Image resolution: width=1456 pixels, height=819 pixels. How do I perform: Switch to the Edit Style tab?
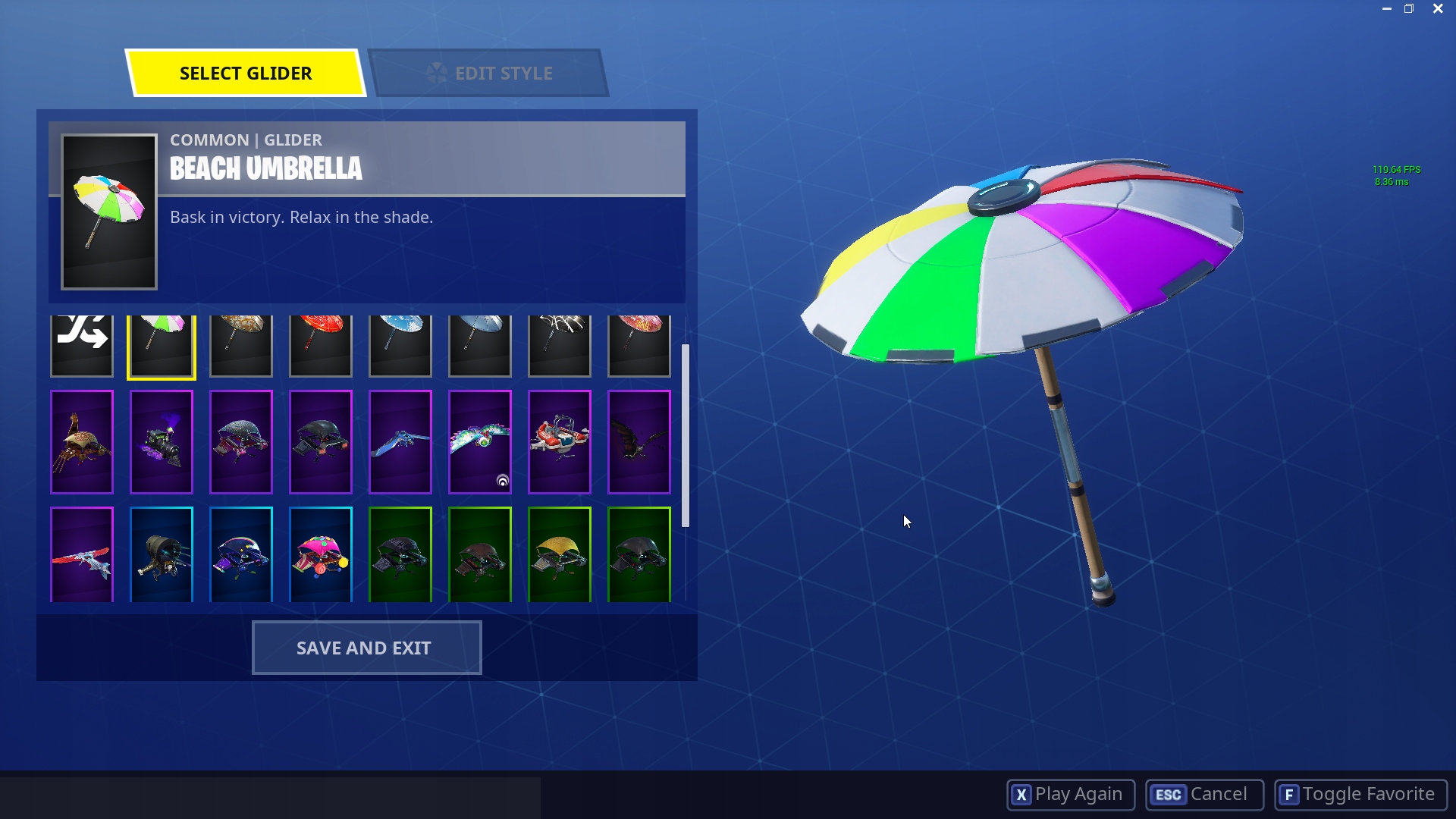point(503,72)
